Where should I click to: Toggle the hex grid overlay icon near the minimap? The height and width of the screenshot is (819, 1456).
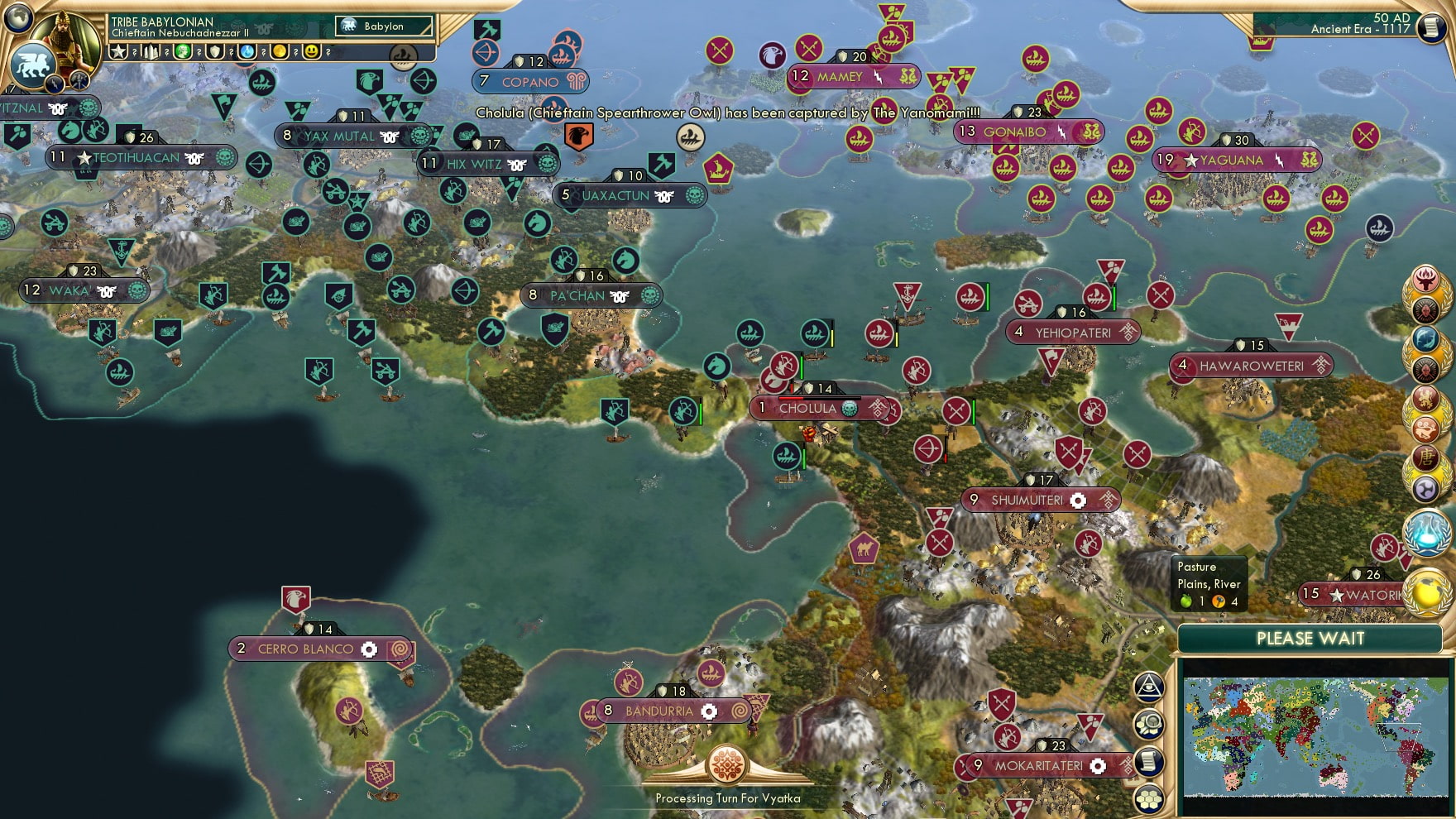pyautogui.click(x=1147, y=798)
